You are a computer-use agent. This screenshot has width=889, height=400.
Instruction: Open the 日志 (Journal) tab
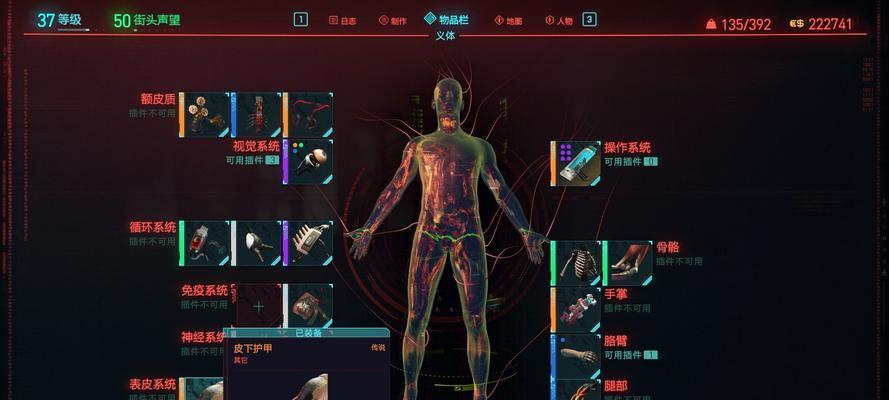[x=342, y=20]
